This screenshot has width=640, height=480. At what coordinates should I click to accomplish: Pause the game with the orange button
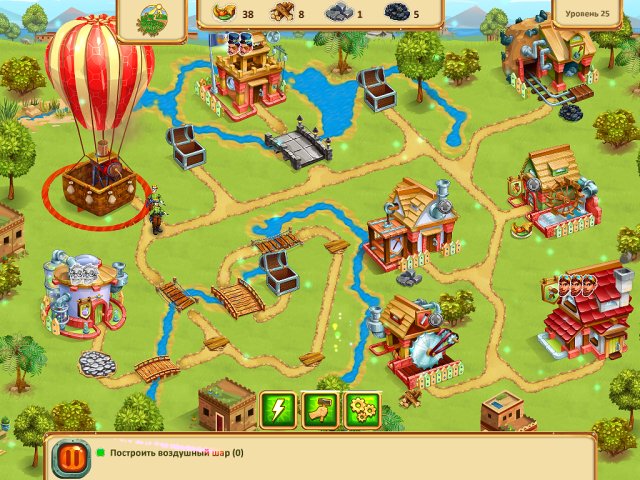point(70,459)
